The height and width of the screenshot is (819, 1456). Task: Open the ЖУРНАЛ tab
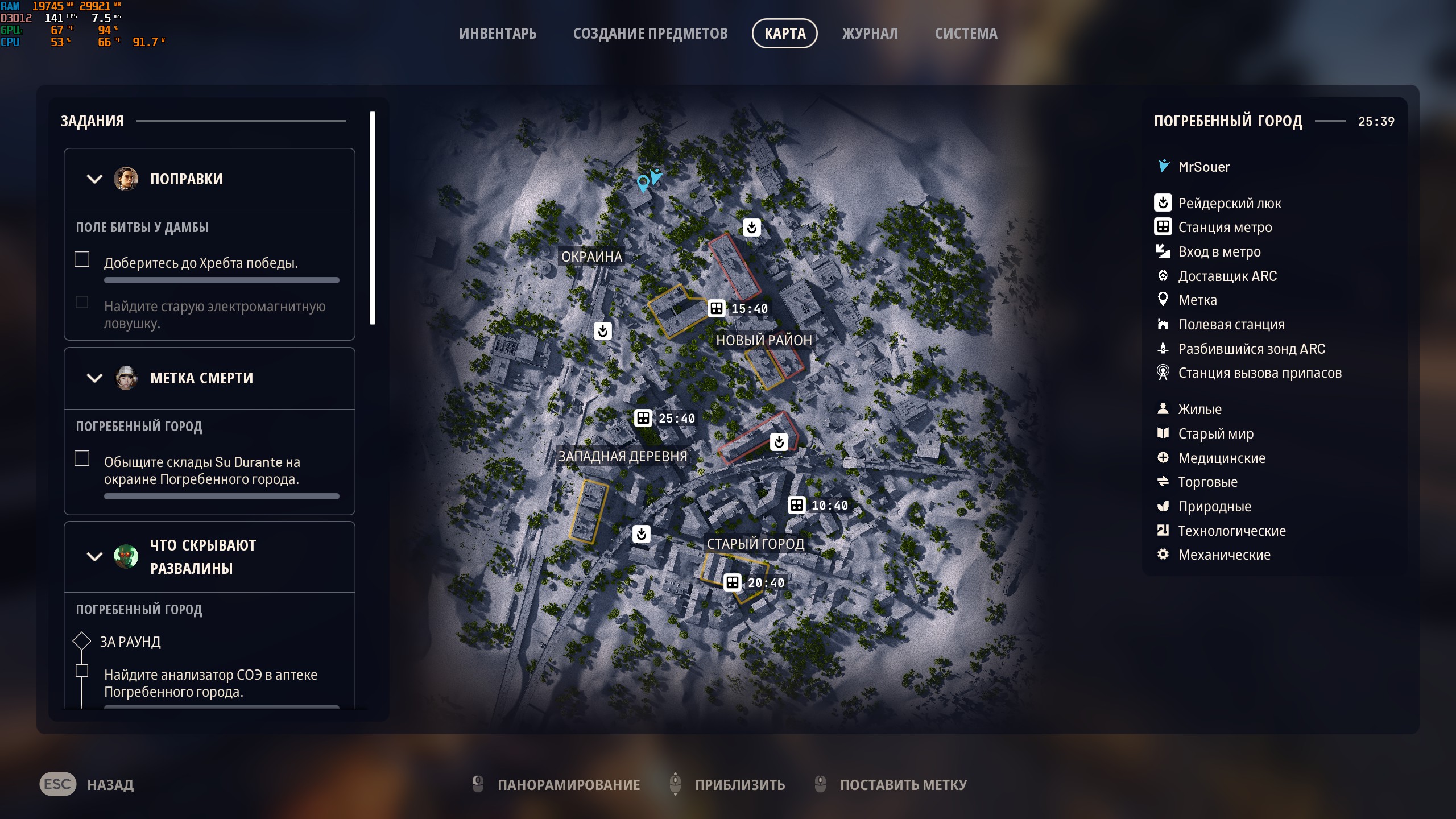pos(870,34)
